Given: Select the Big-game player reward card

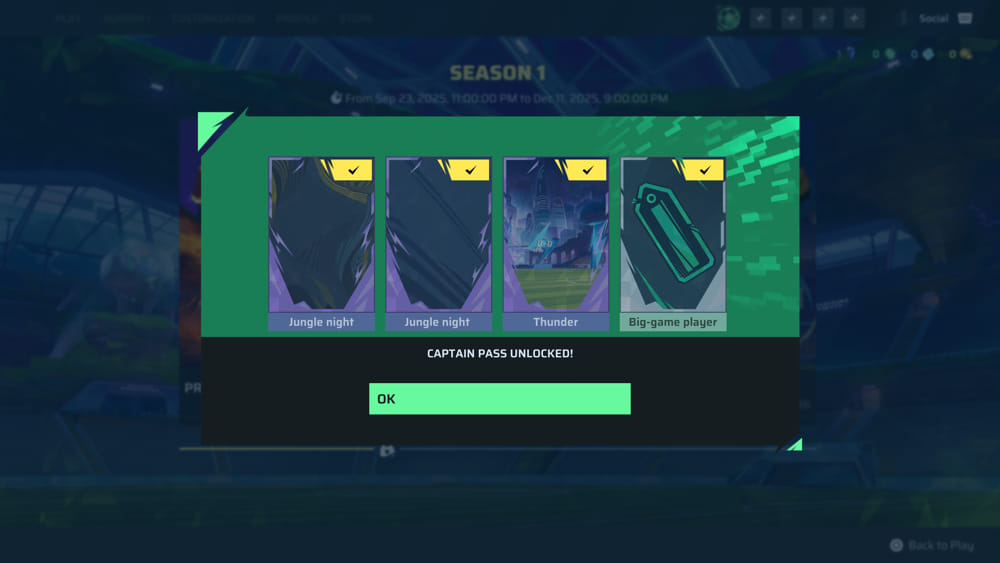Looking at the screenshot, I should pos(673,242).
